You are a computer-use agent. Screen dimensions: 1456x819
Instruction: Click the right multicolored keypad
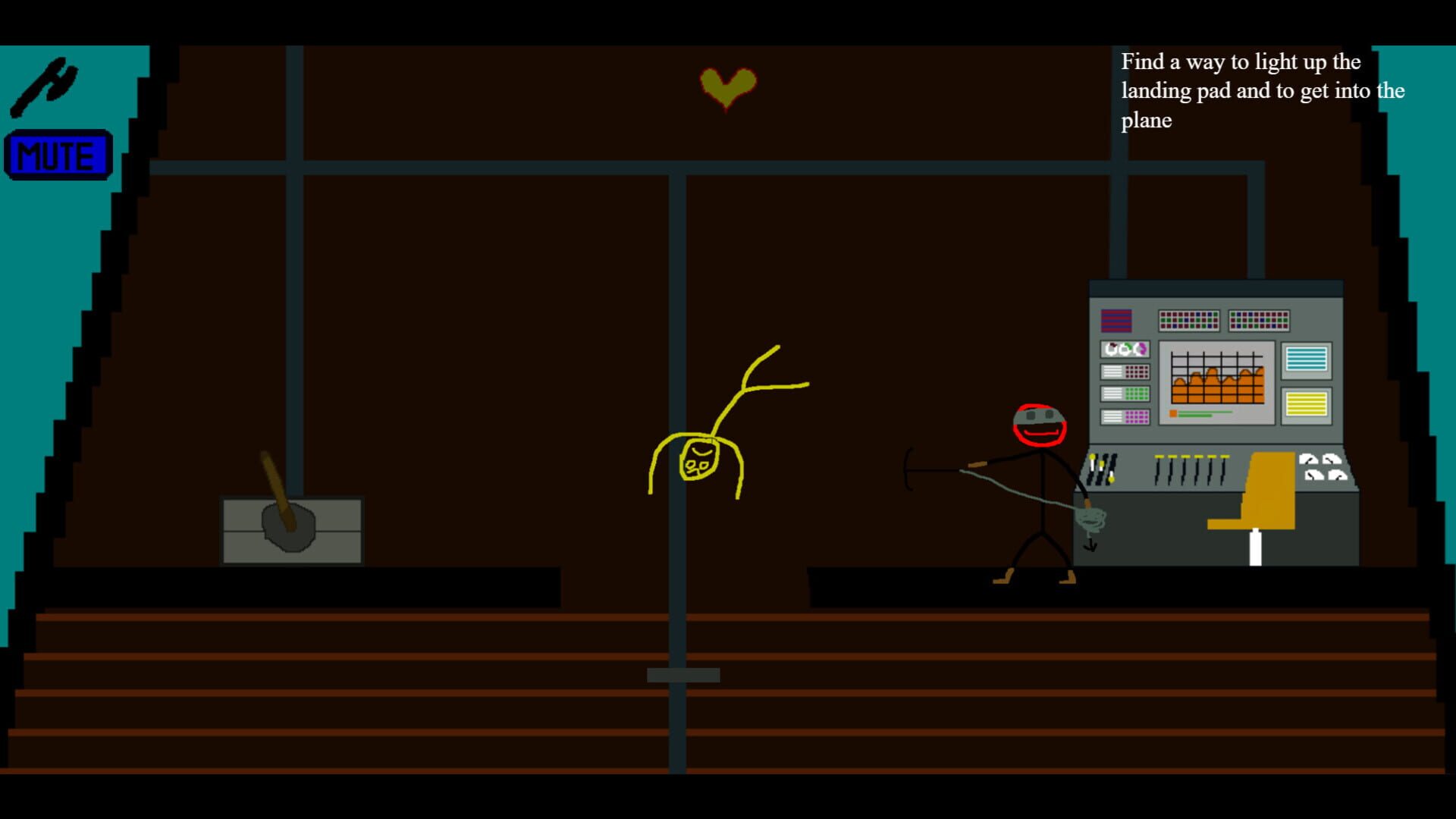tap(1259, 321)
